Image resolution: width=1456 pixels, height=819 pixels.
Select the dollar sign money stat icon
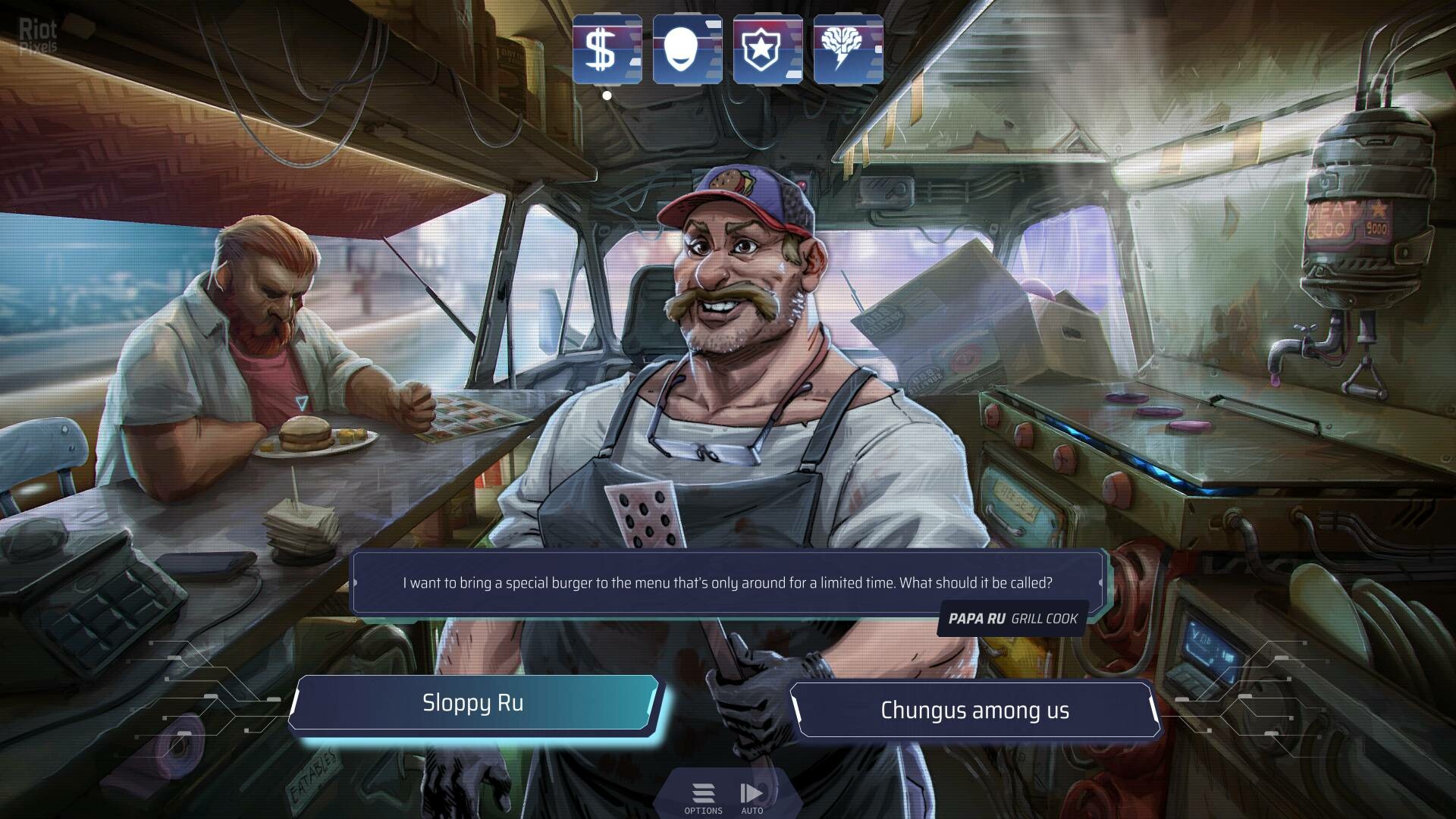[607, 49]
